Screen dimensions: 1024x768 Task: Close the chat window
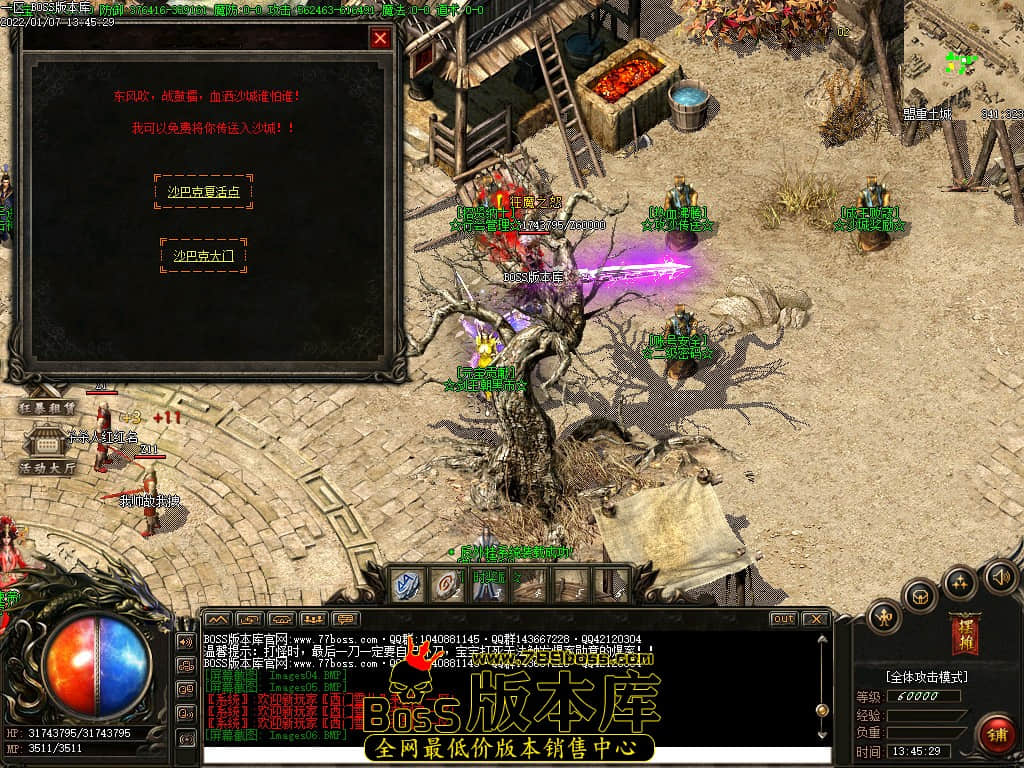(x=815, y=619)
